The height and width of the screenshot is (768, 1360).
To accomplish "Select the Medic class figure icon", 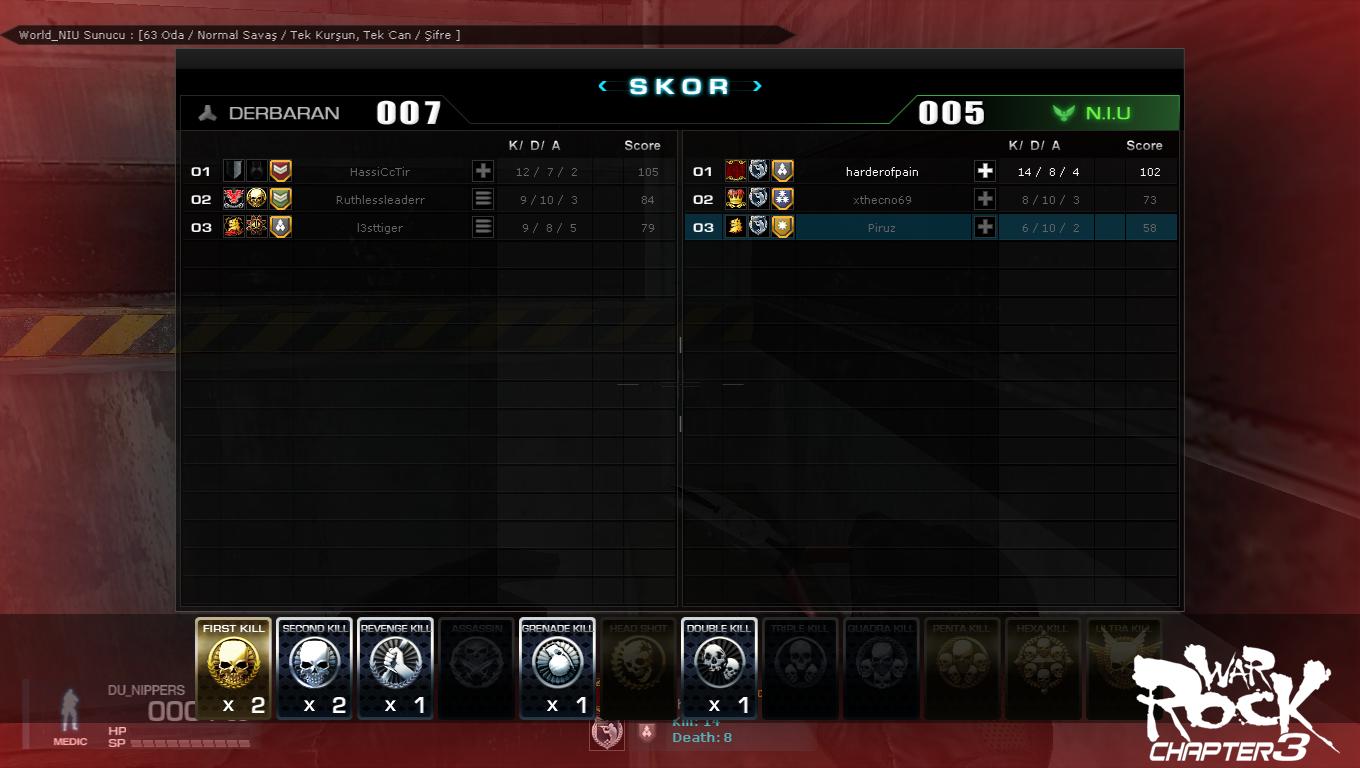I will pyautogui.click(x=69, y=707).
